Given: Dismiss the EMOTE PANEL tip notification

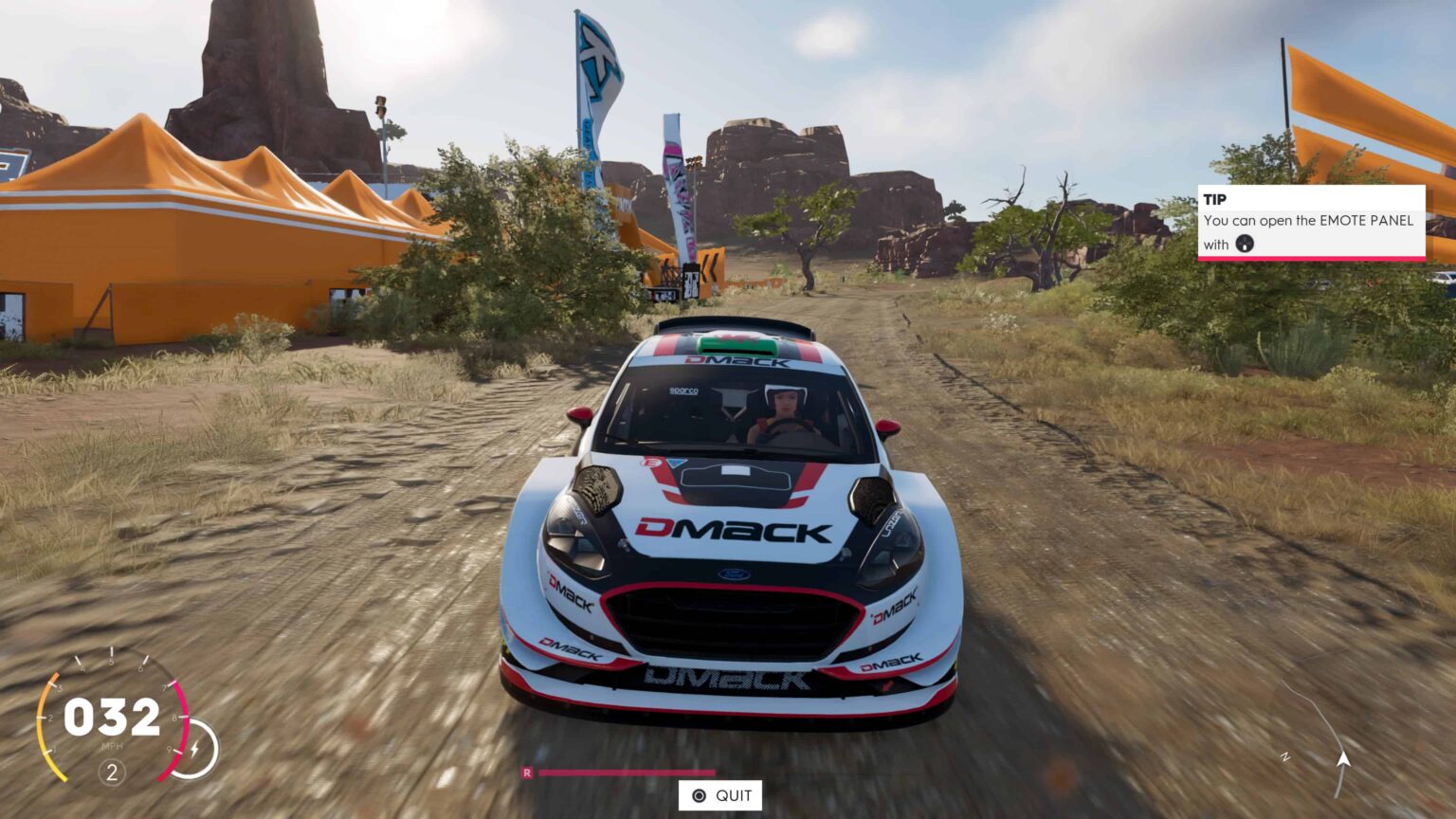Looking at the screenshot, I should click(1312, 223).
